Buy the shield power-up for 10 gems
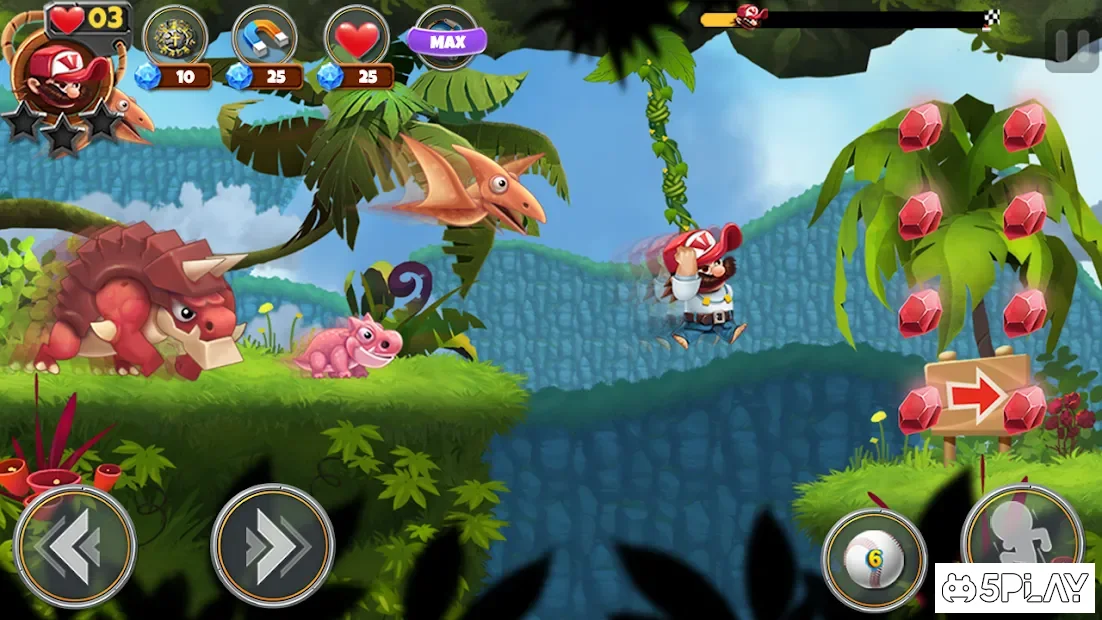The image size is (1102, 620). click(175, 40)
